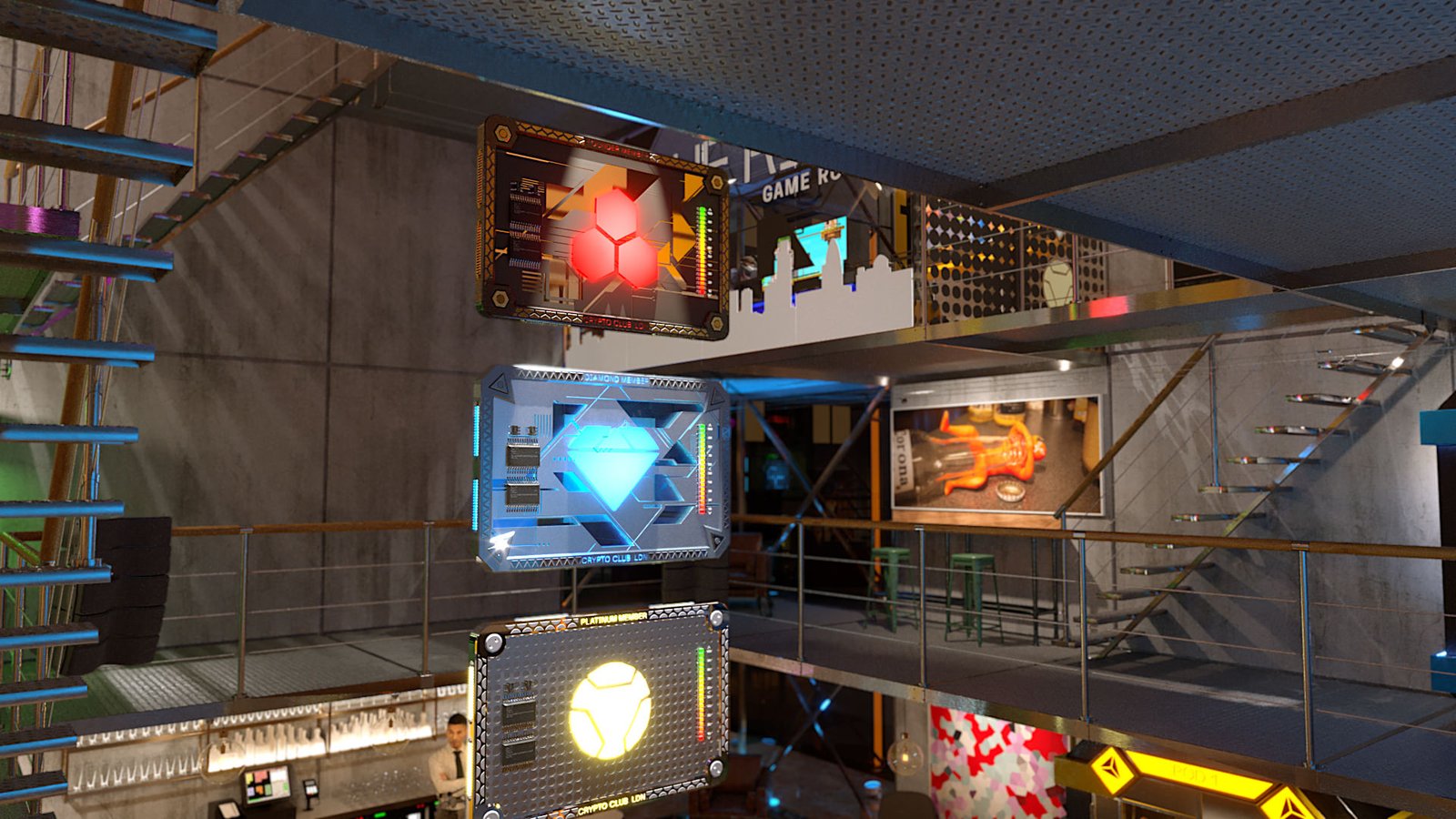The height and width of the screenshot is (819, 1456).
Task: Choose the blue Diamond Member card
Action: pos(602,468)
